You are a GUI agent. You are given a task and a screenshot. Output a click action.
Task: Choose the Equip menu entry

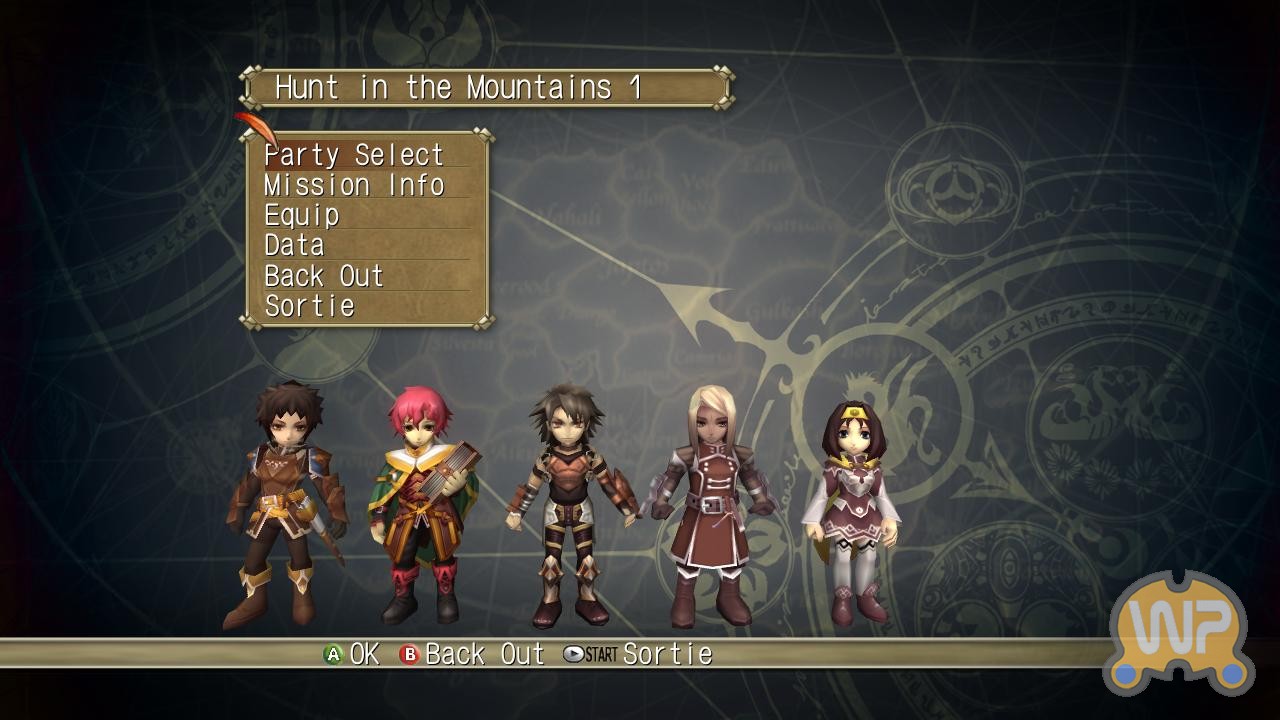[x=302, y=216]
